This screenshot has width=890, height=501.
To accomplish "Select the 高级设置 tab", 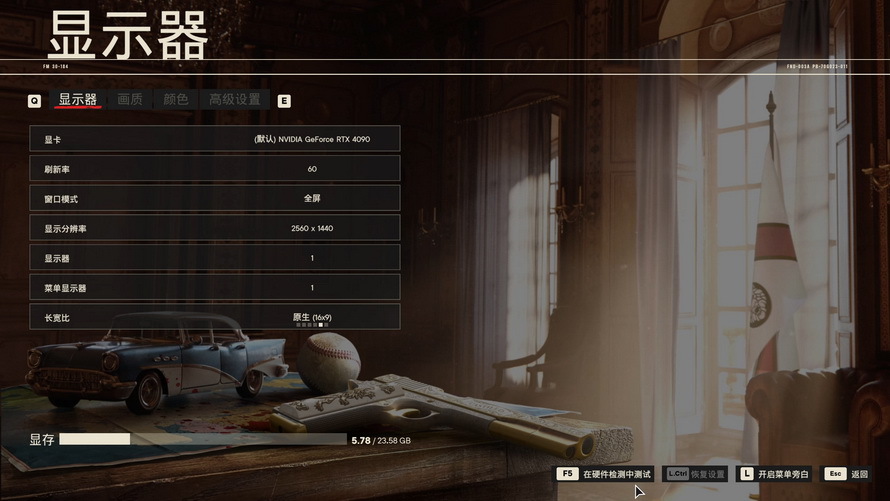I will coord(234,100).
